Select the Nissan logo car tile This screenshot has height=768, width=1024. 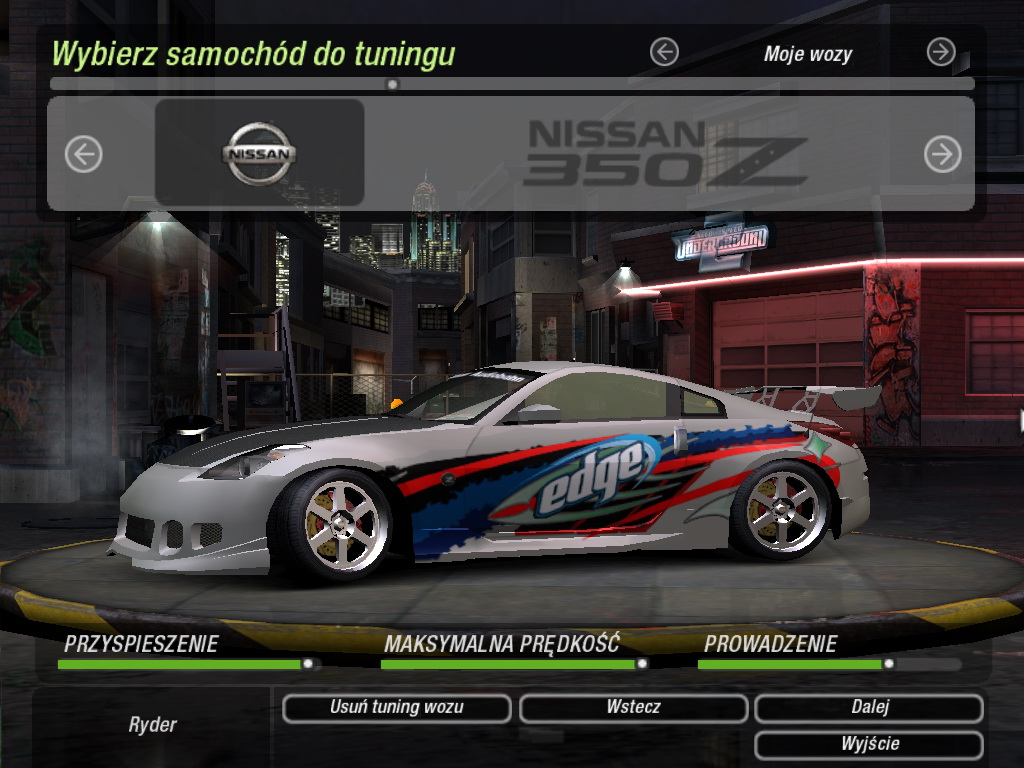click(259, 153)
